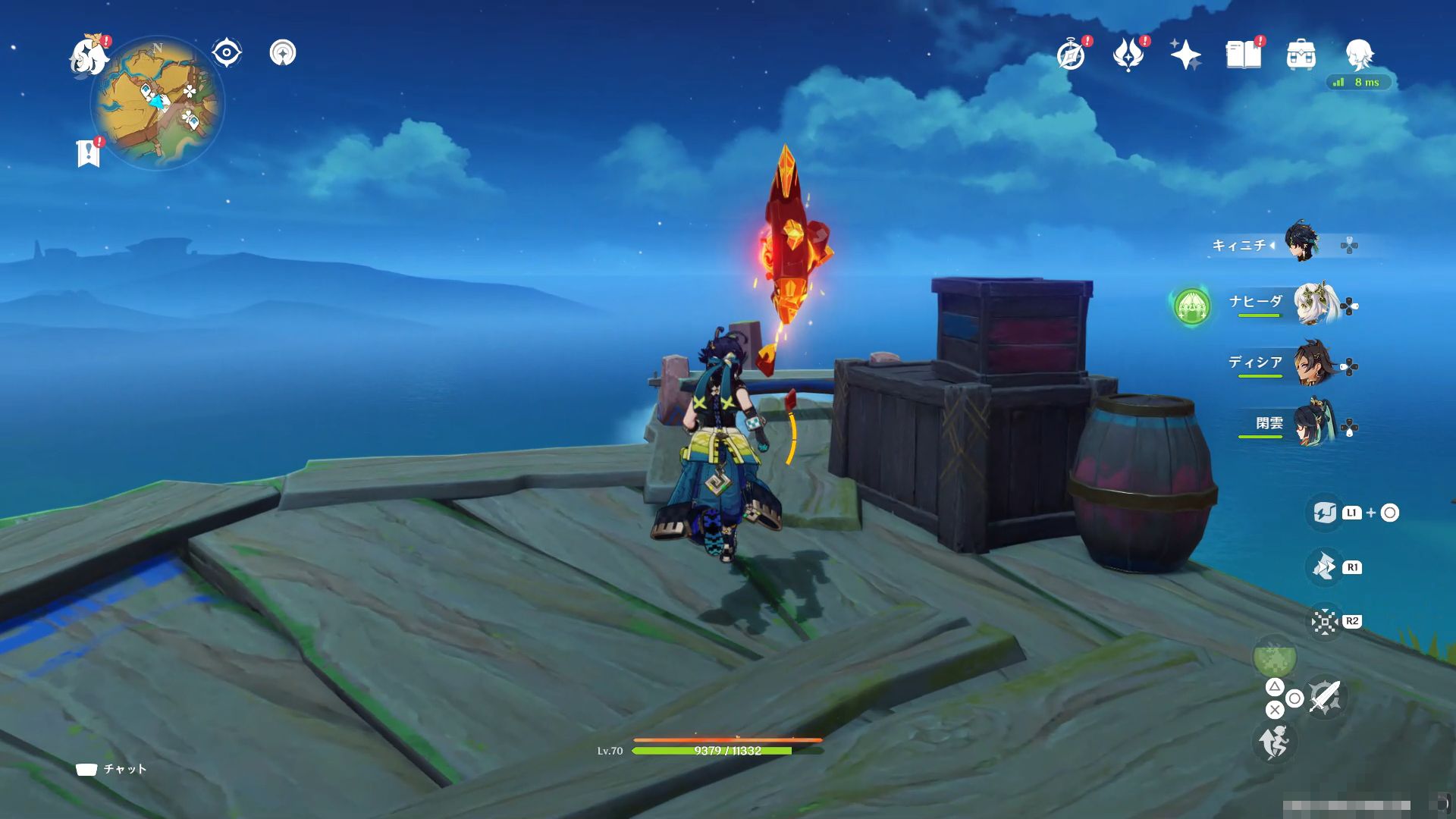Open the battle pass icon
Screen dimensions: 1456x819
[1128, 55]
